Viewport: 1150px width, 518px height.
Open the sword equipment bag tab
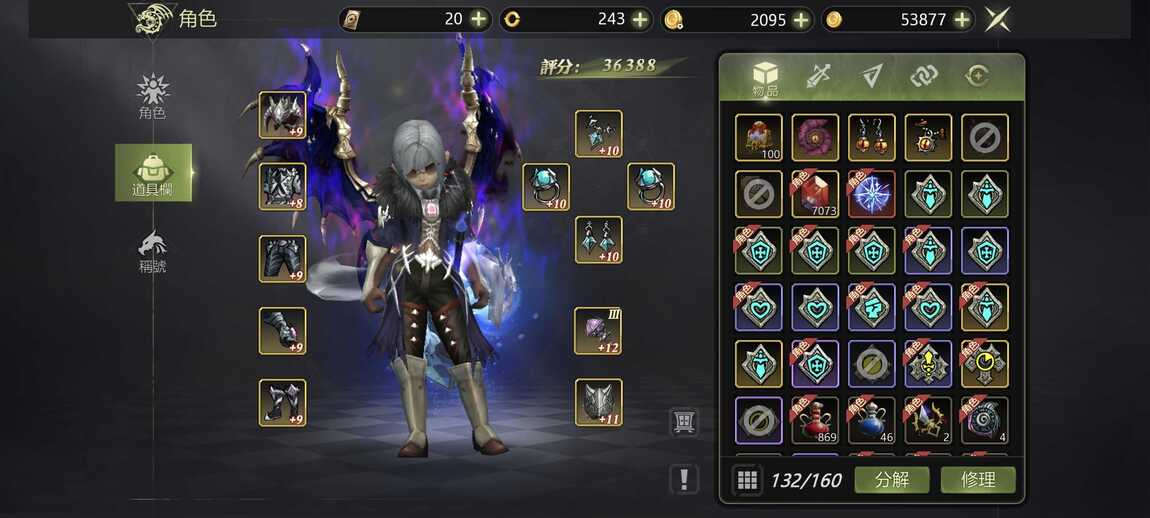click(819, 76)
